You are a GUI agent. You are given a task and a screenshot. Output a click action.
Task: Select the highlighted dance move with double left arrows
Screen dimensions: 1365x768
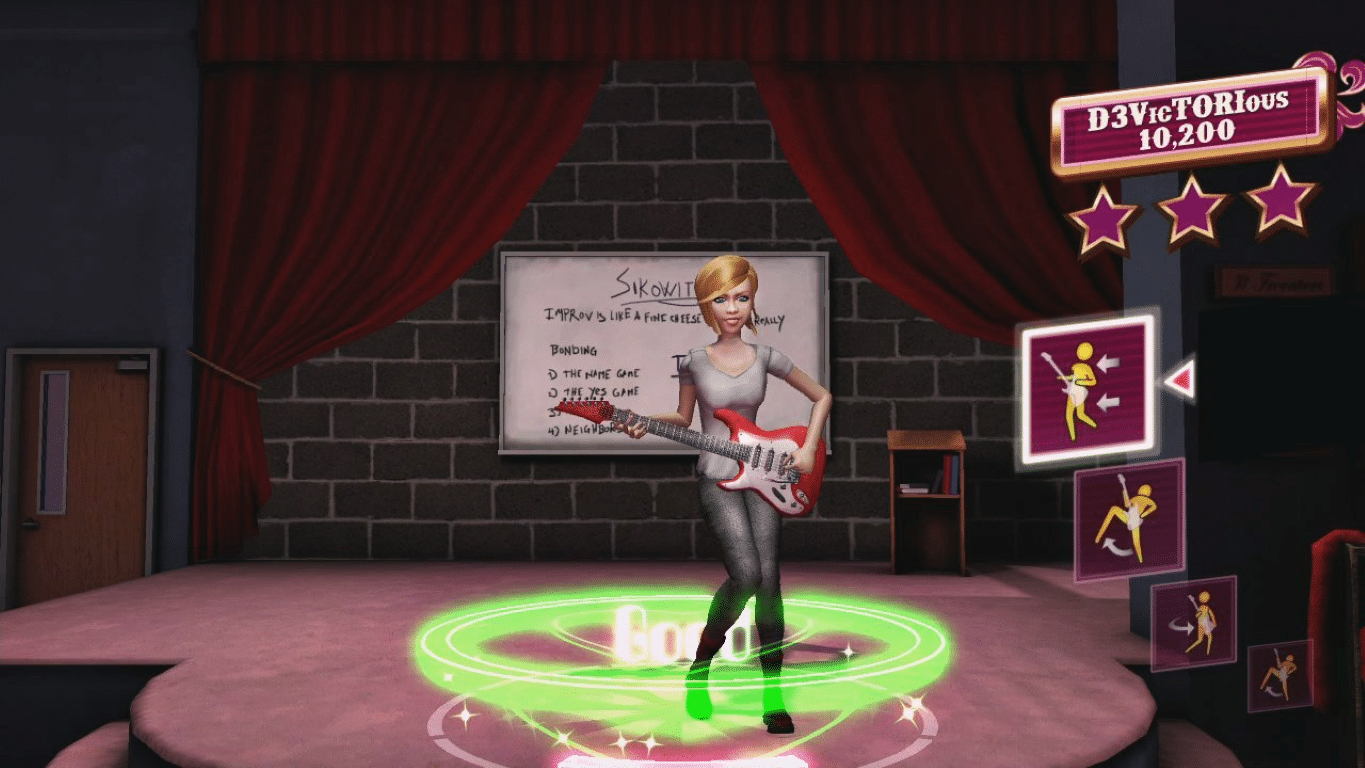tap(1087, 384)
